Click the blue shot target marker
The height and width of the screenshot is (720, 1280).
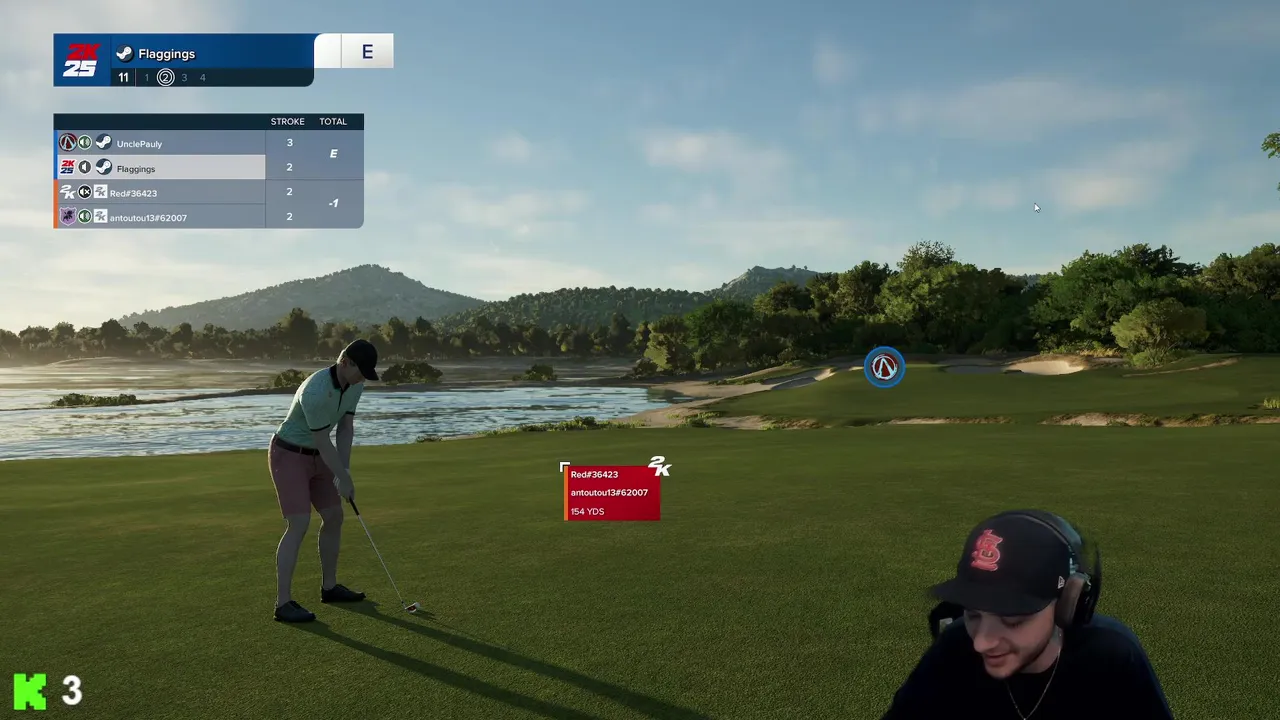click(x=884, y=368)
